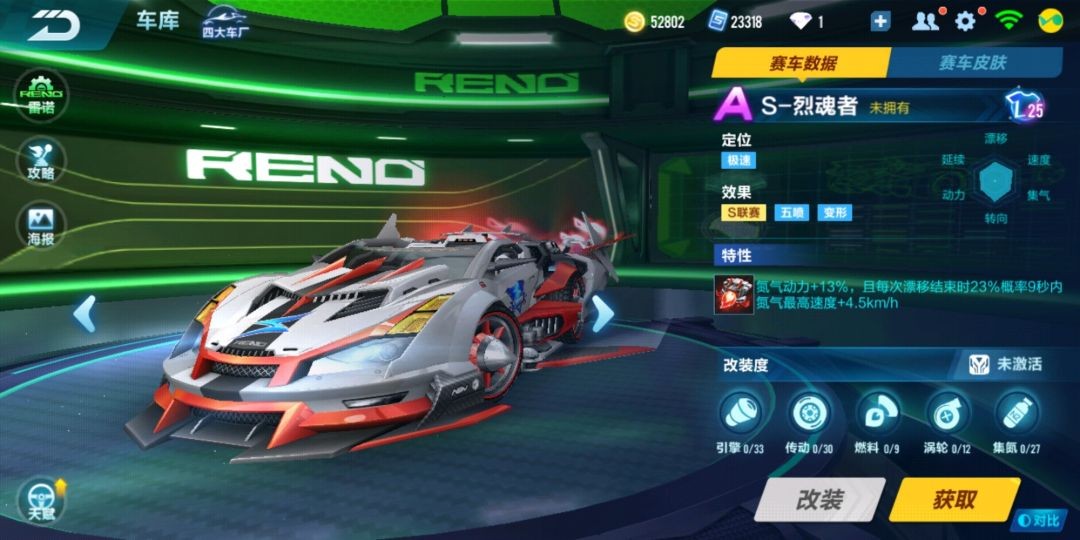Screen dimensions: 1080x540
Task: Show the next car with right arrow
Action: coord(602,314)
